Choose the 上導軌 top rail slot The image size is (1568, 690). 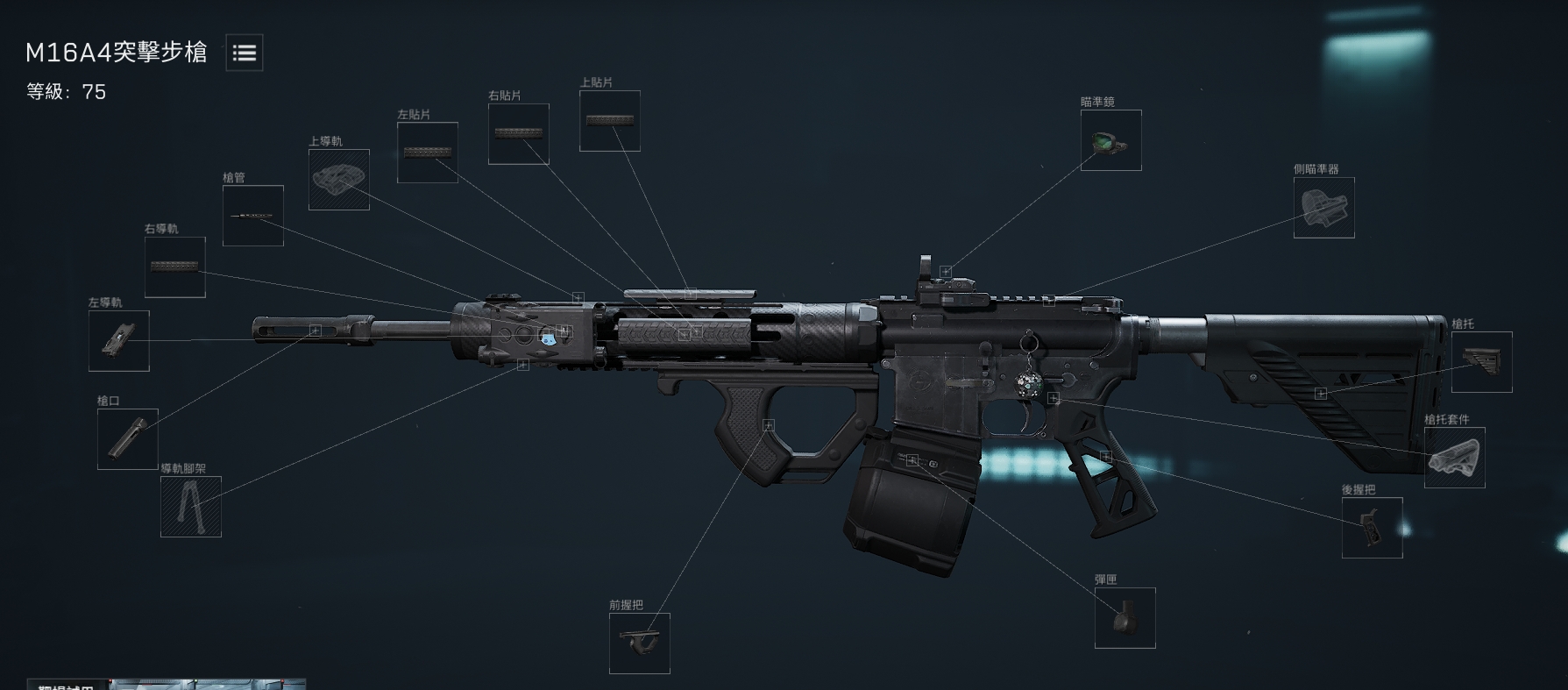(338, 180)
